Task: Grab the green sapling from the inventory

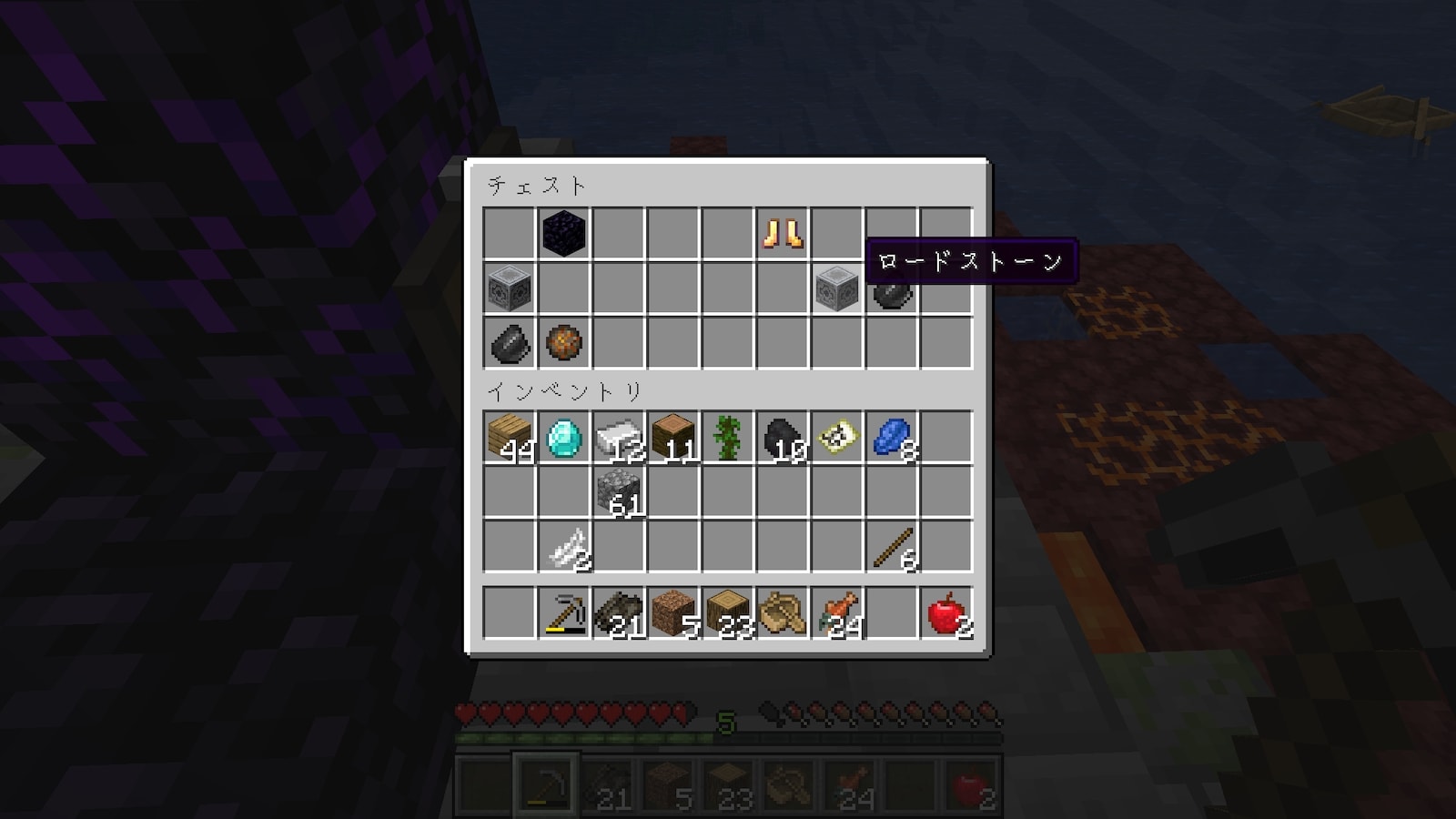Action: coord(727,438)
